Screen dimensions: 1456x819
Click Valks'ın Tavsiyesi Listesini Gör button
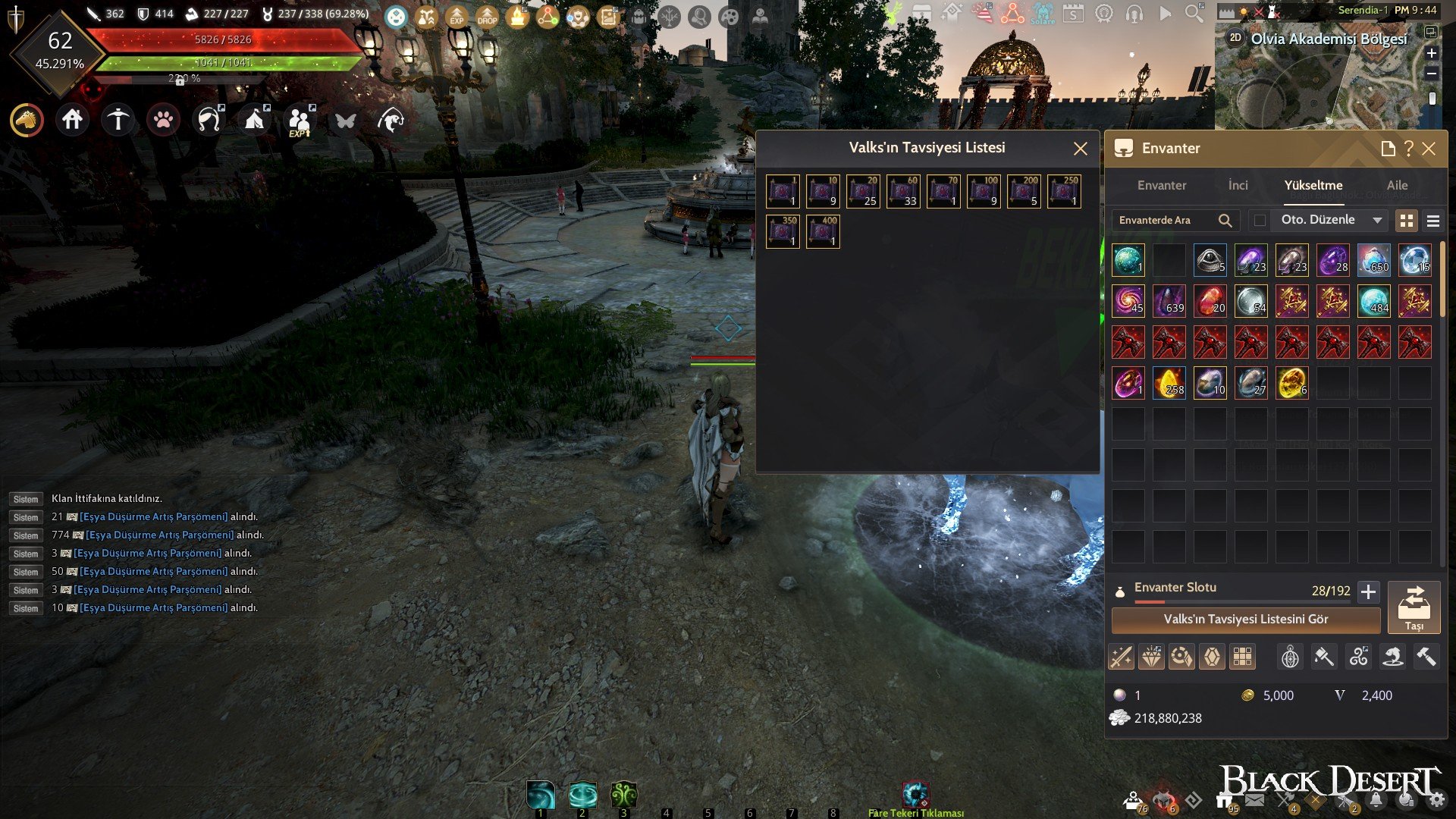coord(1245,620)
